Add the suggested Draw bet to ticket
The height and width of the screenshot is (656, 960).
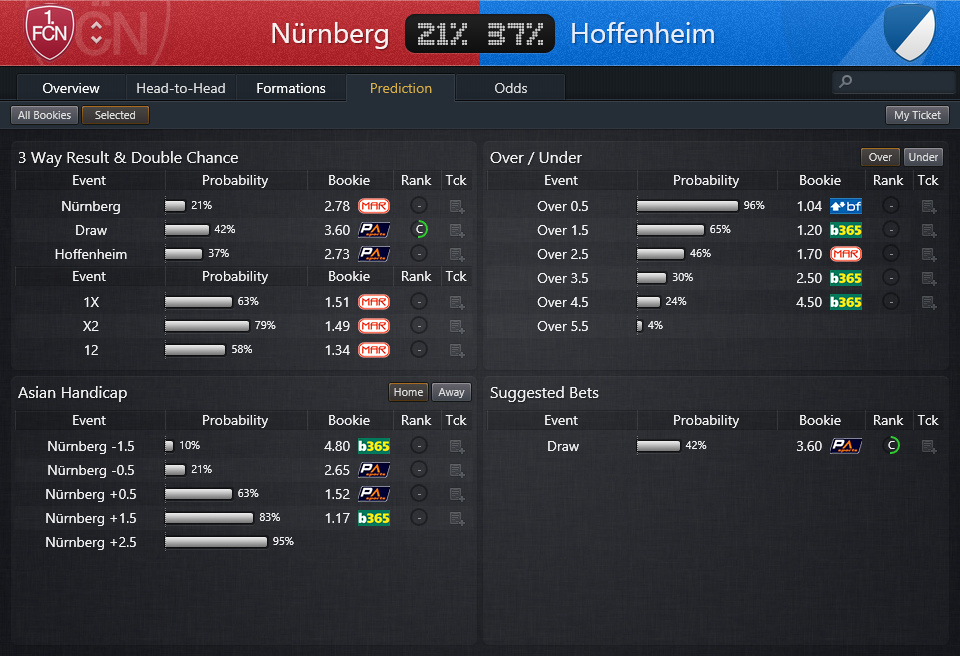pyautogui.click(x=929, y=446)
